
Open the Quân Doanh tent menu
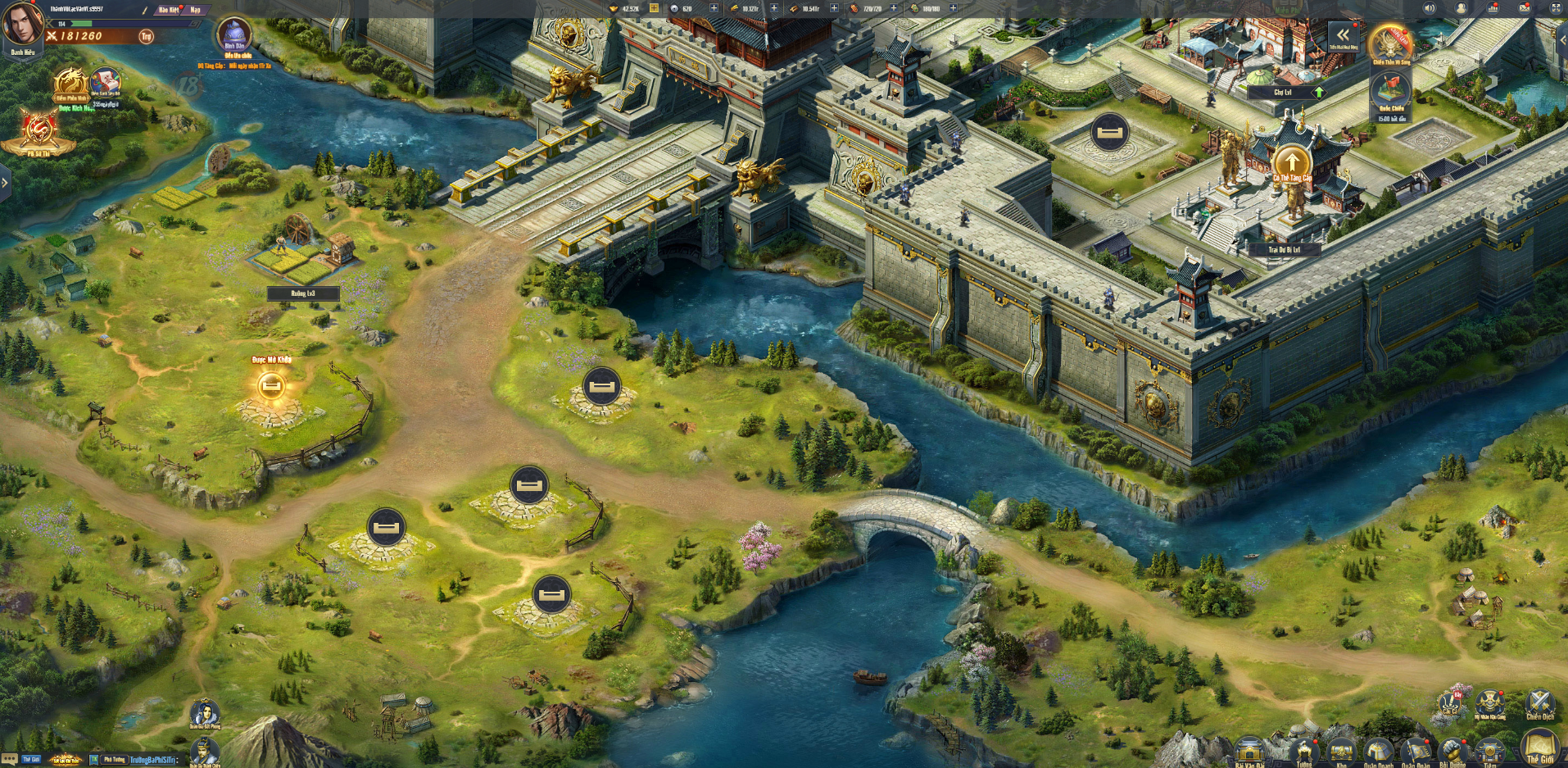click(1378, 752)
